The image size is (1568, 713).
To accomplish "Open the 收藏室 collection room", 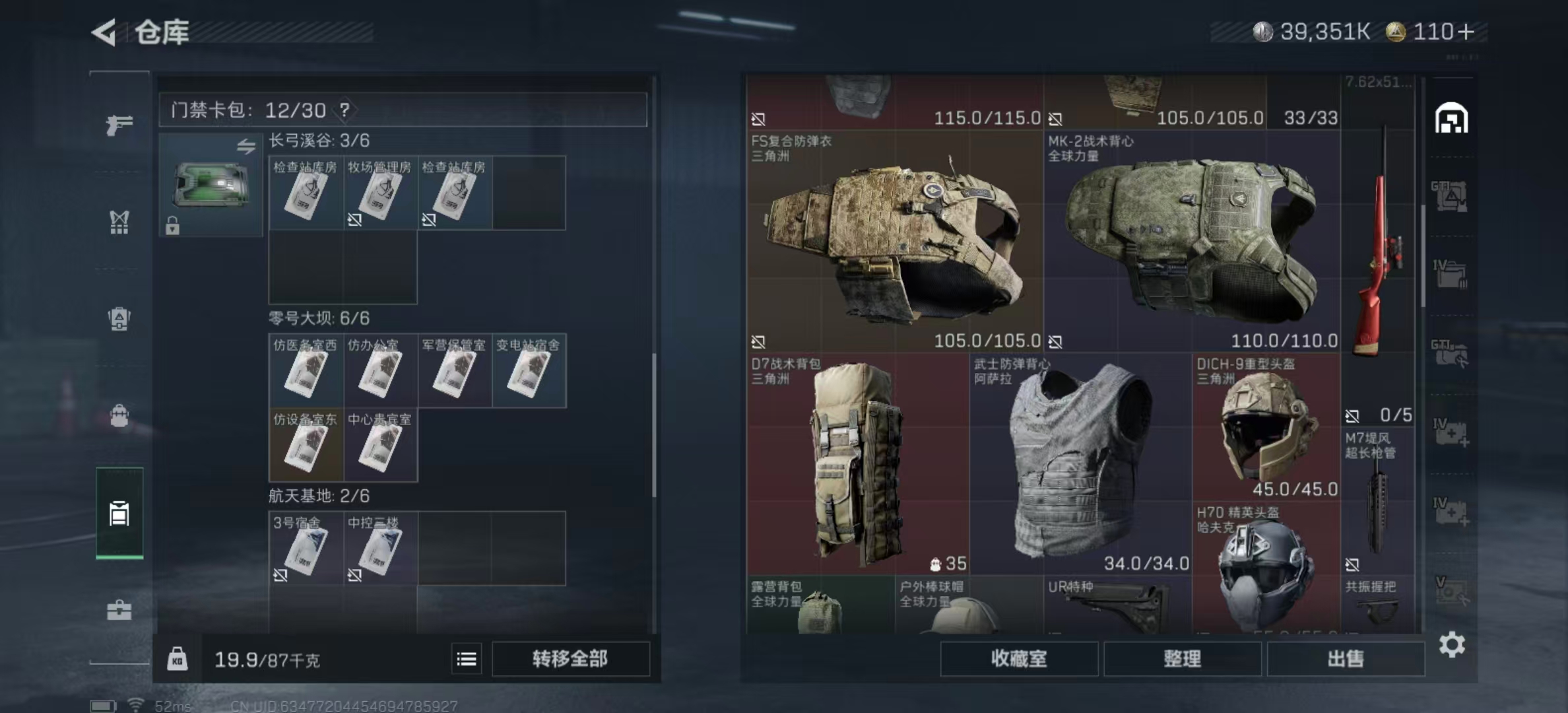I will [x=1019, y=659].
